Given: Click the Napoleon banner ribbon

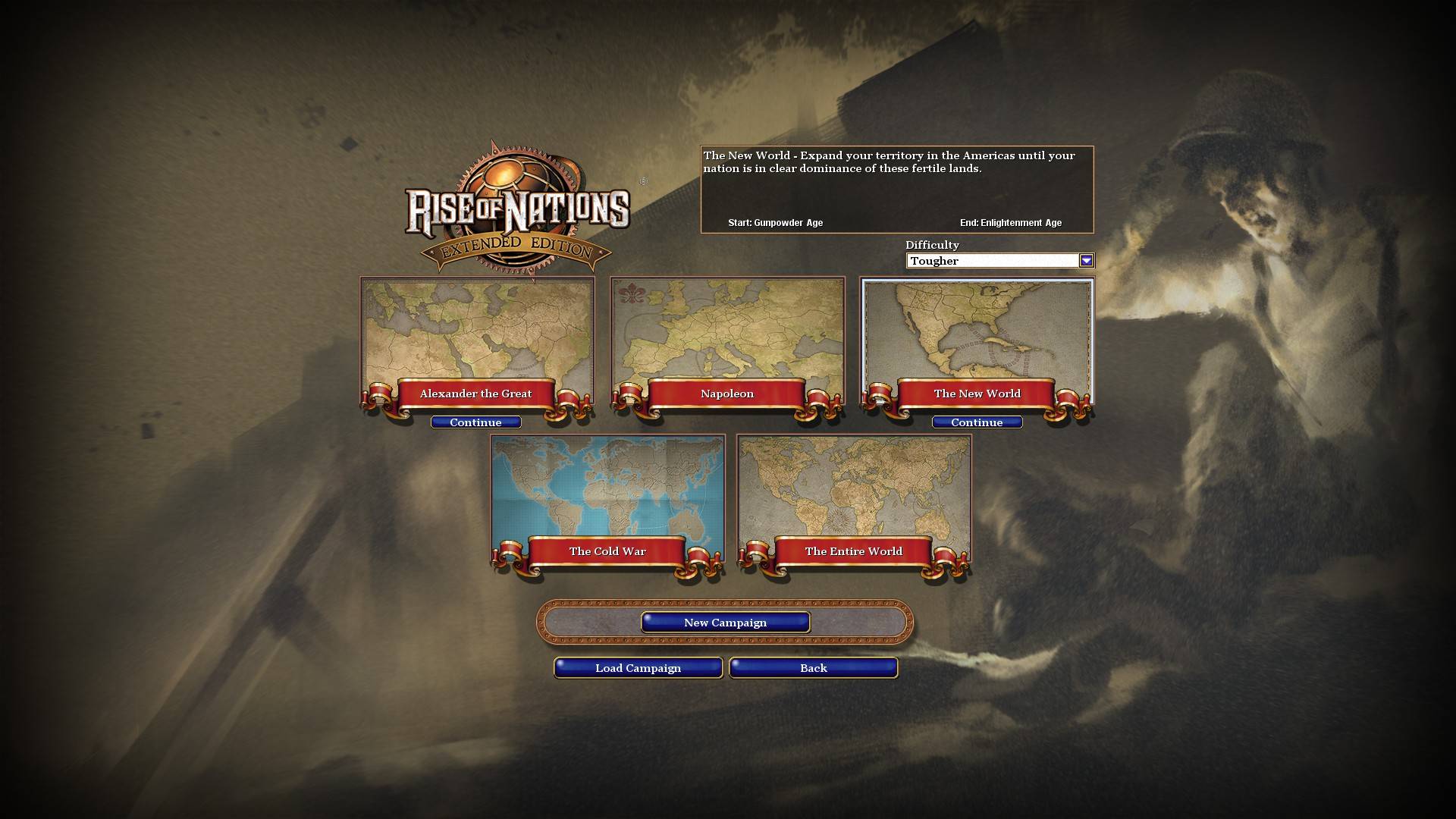Looking at the screenshot, I should coord(726,394).
